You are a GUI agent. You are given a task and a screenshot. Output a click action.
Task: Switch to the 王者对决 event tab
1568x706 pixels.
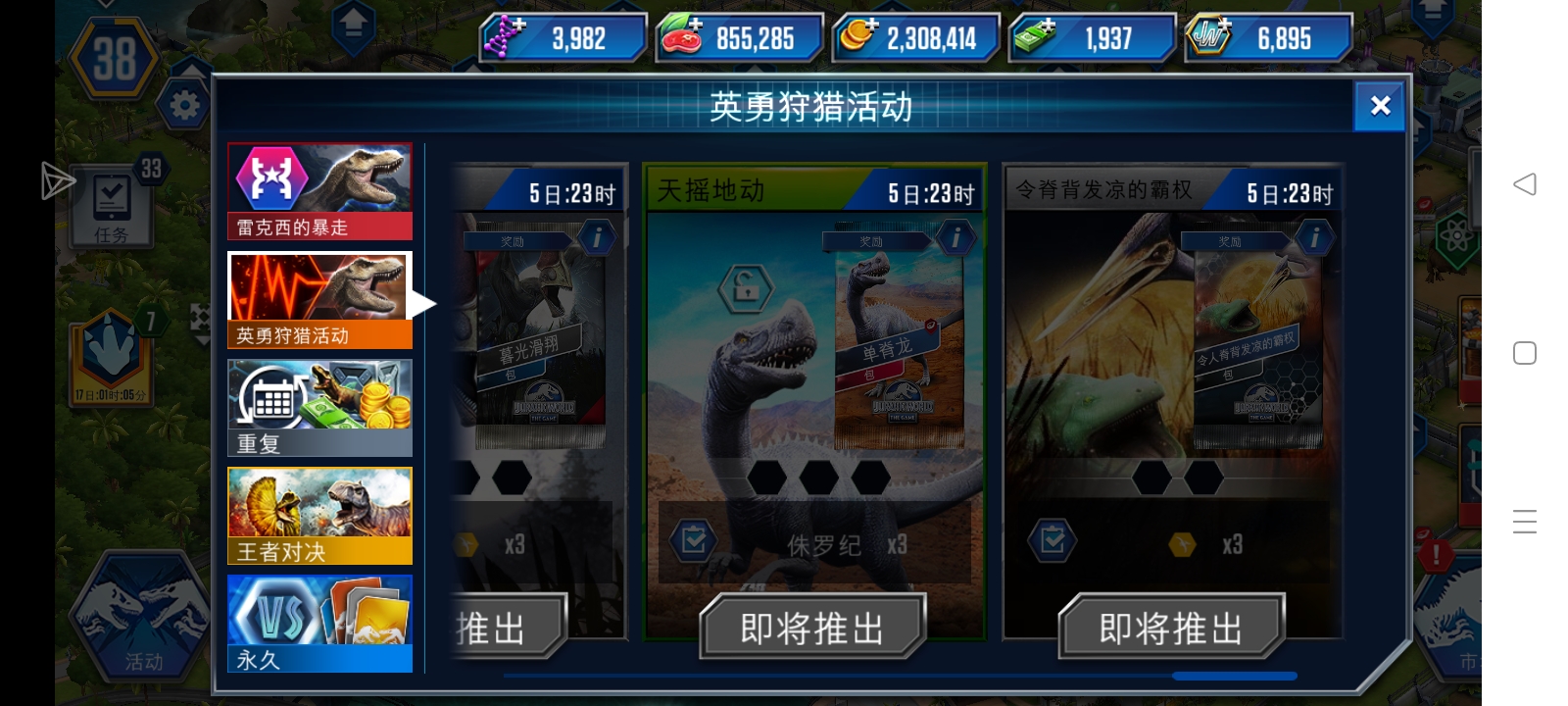(x=318, y=514)
